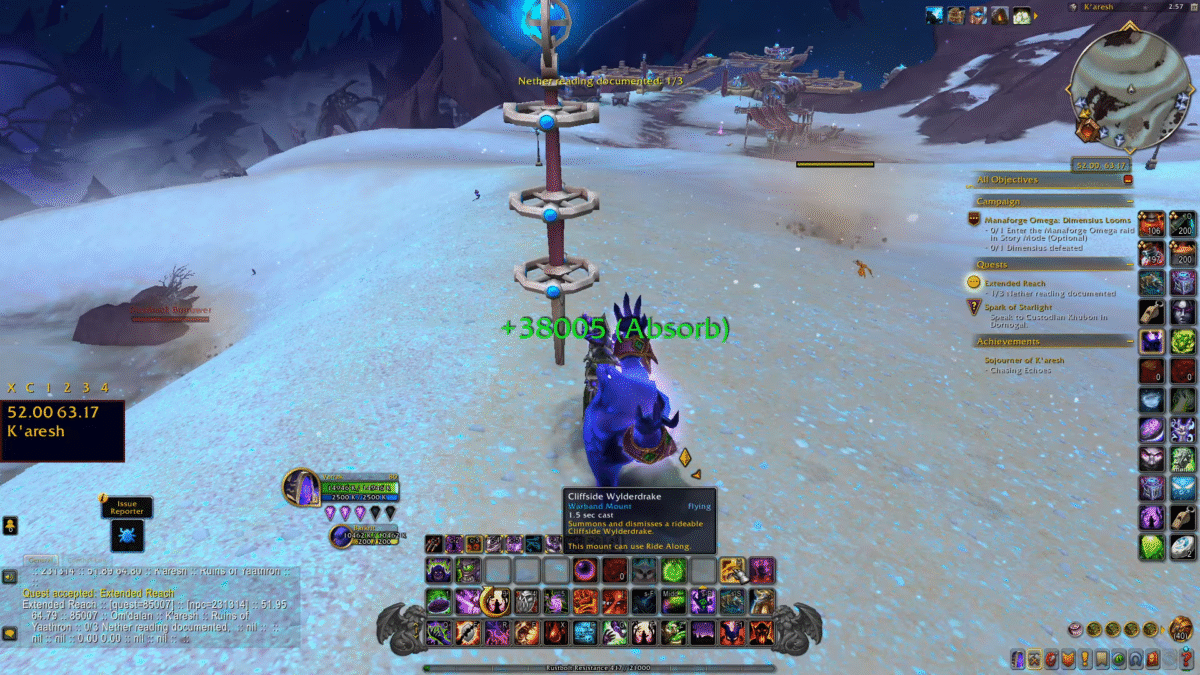Image resolution: width=1200 pixels, height=675 pixels.
Task: Select the Spark of Starlight quest
Action: [x=1018, y=307]
